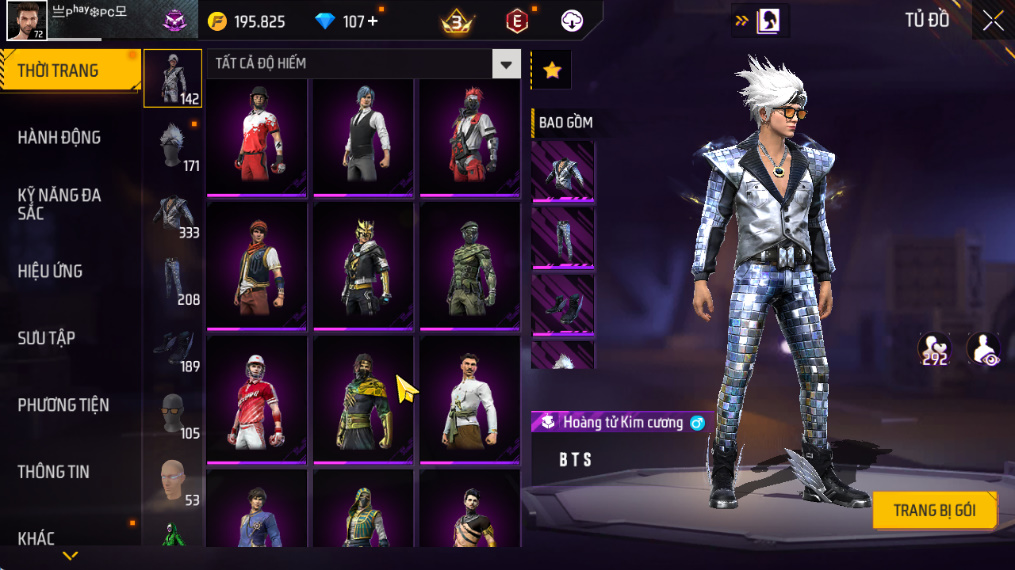Viewport: 1015px width, 570px height.
Task: Open the Hiệu Ứng tab
Action: point(50,271)
